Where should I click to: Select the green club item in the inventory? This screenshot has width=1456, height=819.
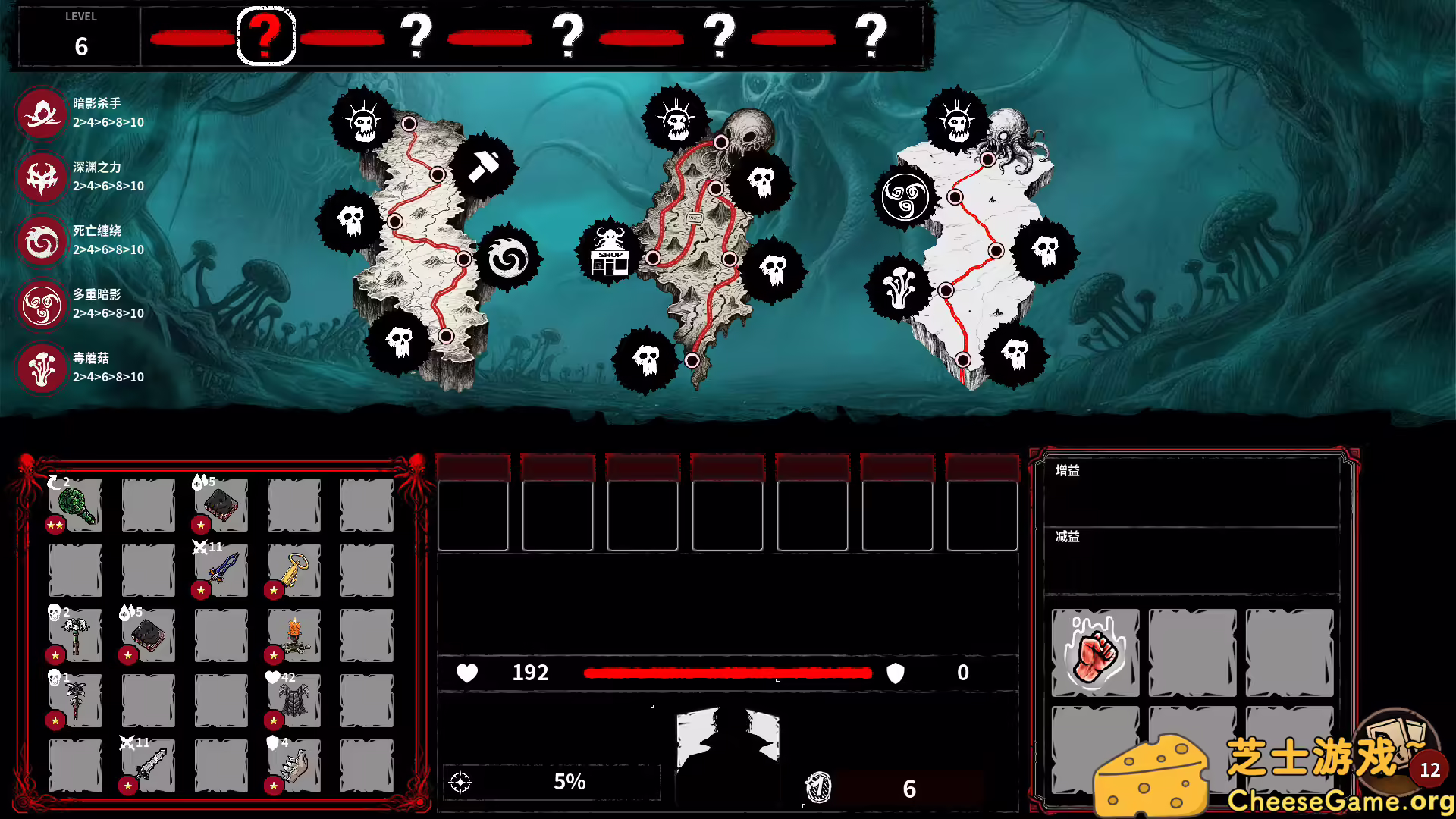point(74,505)
